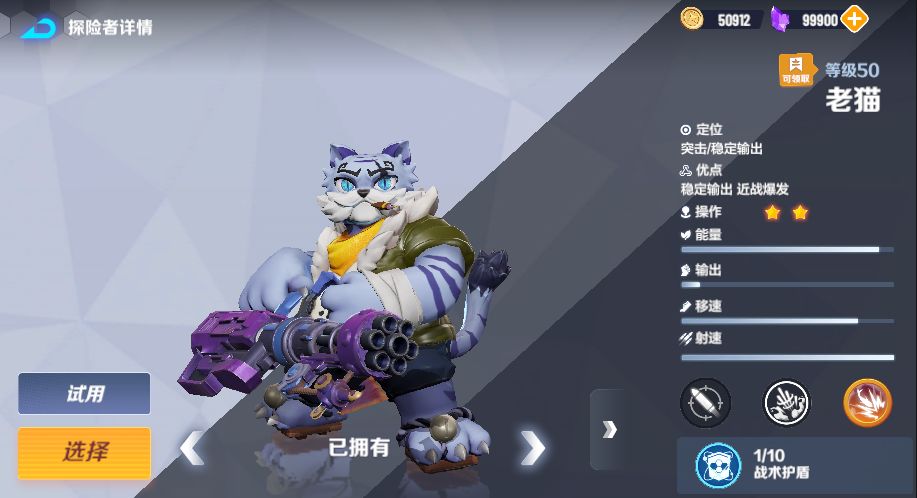Show the previous adventurer with left arrow
Viewport: 917px width, 498px height.
(191, 448)
